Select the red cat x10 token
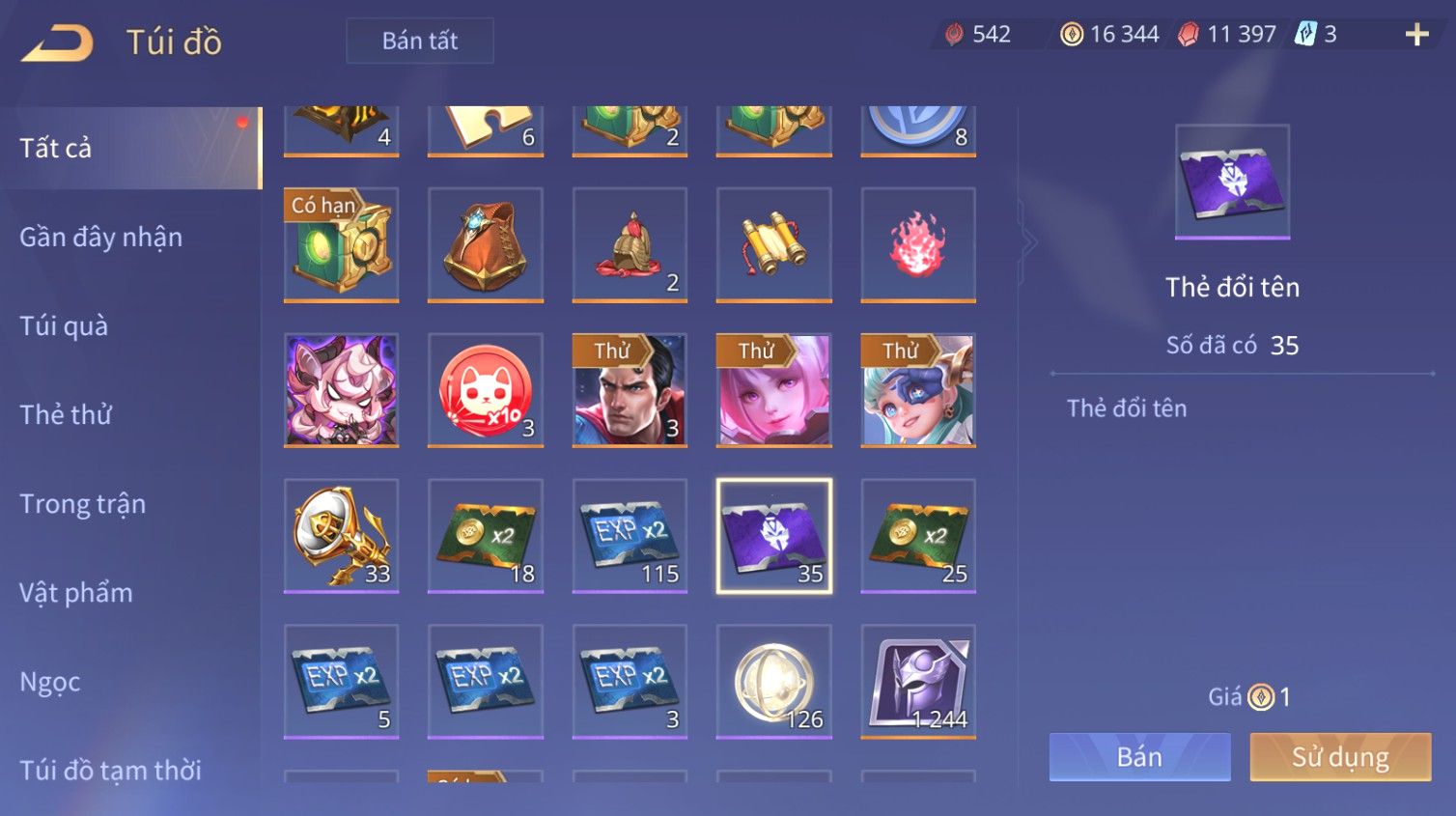This screenshot has width=1456, height=816. click(485, 390)
